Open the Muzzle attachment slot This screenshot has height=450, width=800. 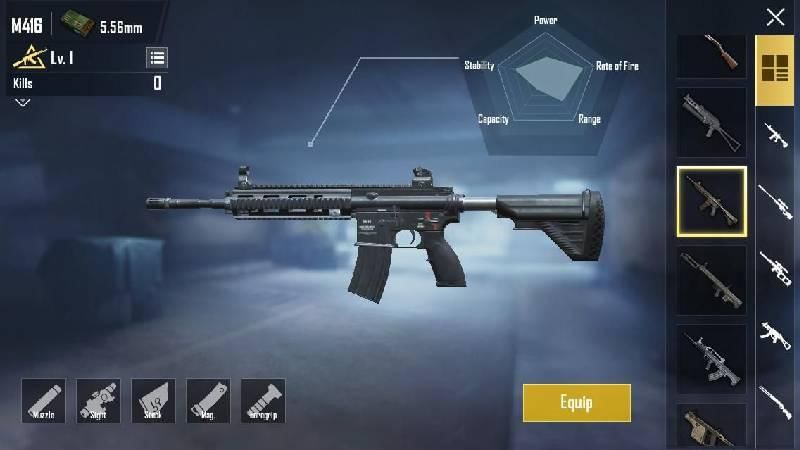point(43,400)
